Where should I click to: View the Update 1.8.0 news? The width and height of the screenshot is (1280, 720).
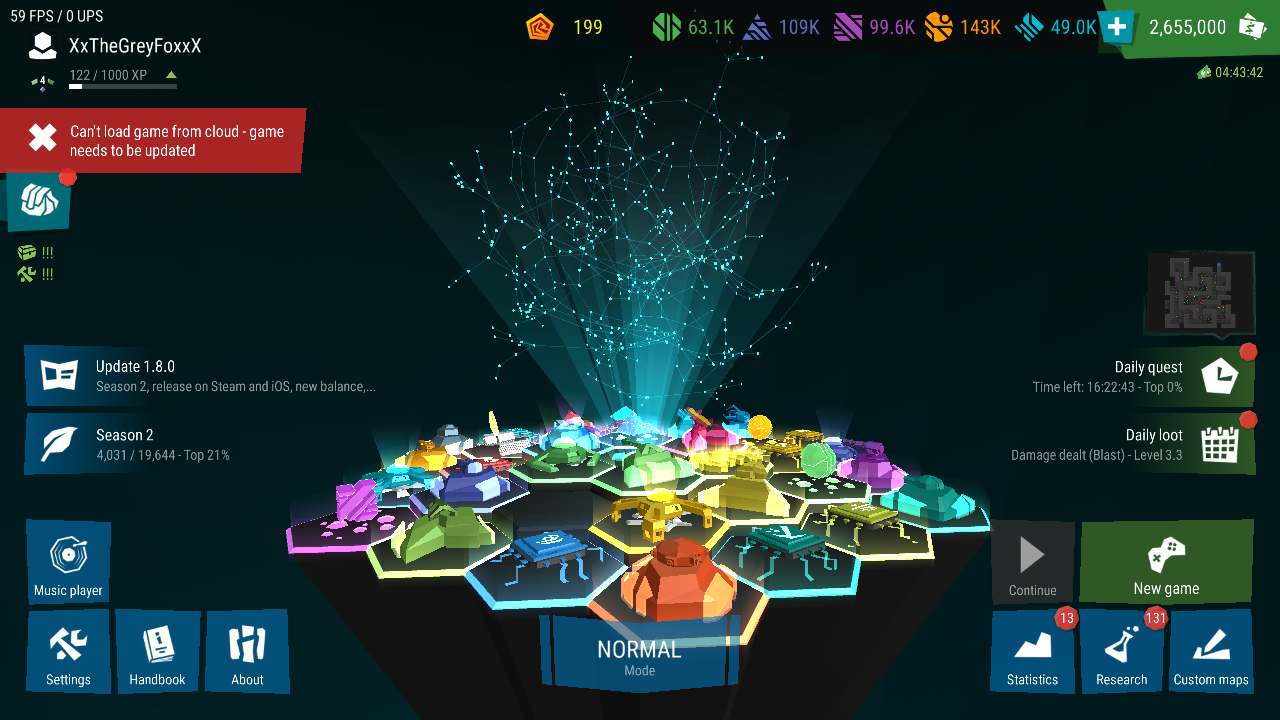click(200, 376)
